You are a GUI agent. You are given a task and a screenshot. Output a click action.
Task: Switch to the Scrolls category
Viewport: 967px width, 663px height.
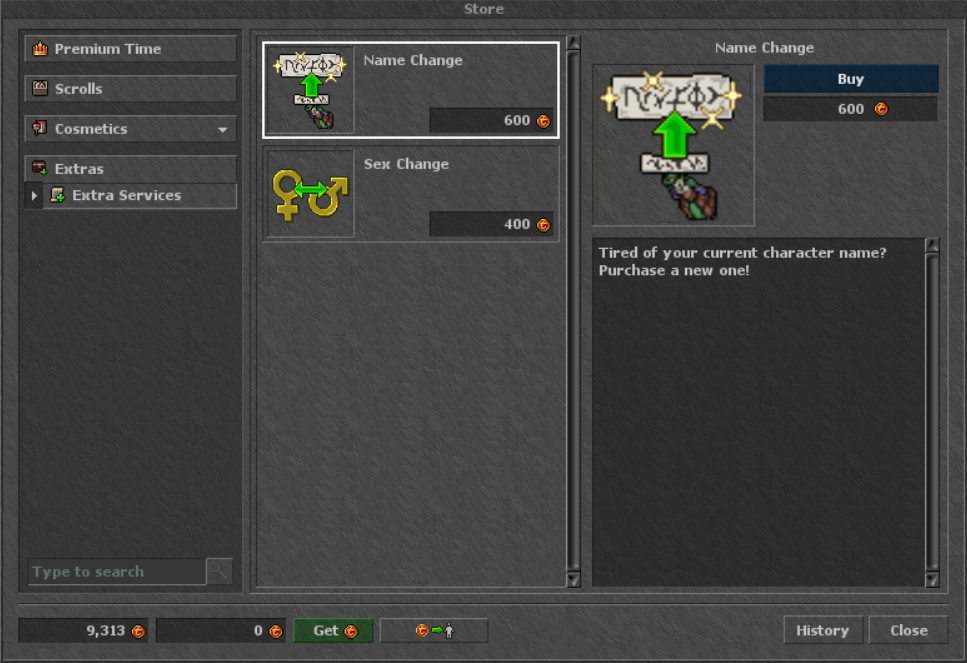(x=130, y=89)
